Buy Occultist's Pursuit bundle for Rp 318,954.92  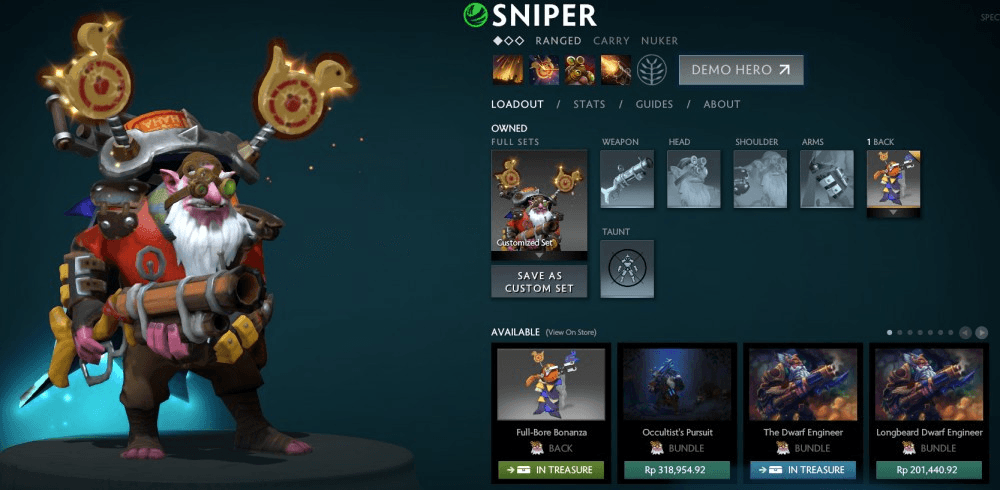pos(676,469)
